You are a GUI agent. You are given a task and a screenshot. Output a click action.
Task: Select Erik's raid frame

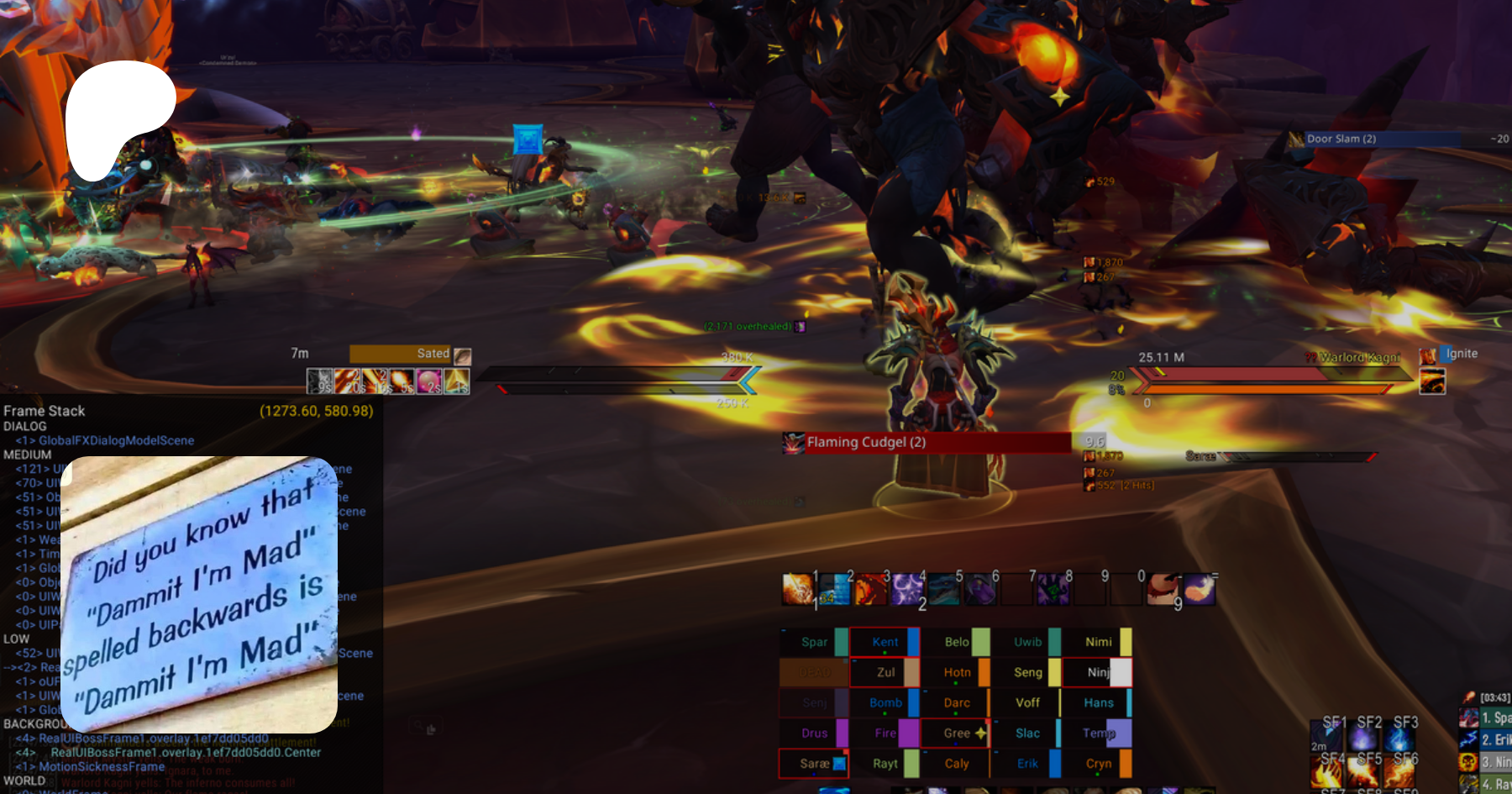(1026, 764)
